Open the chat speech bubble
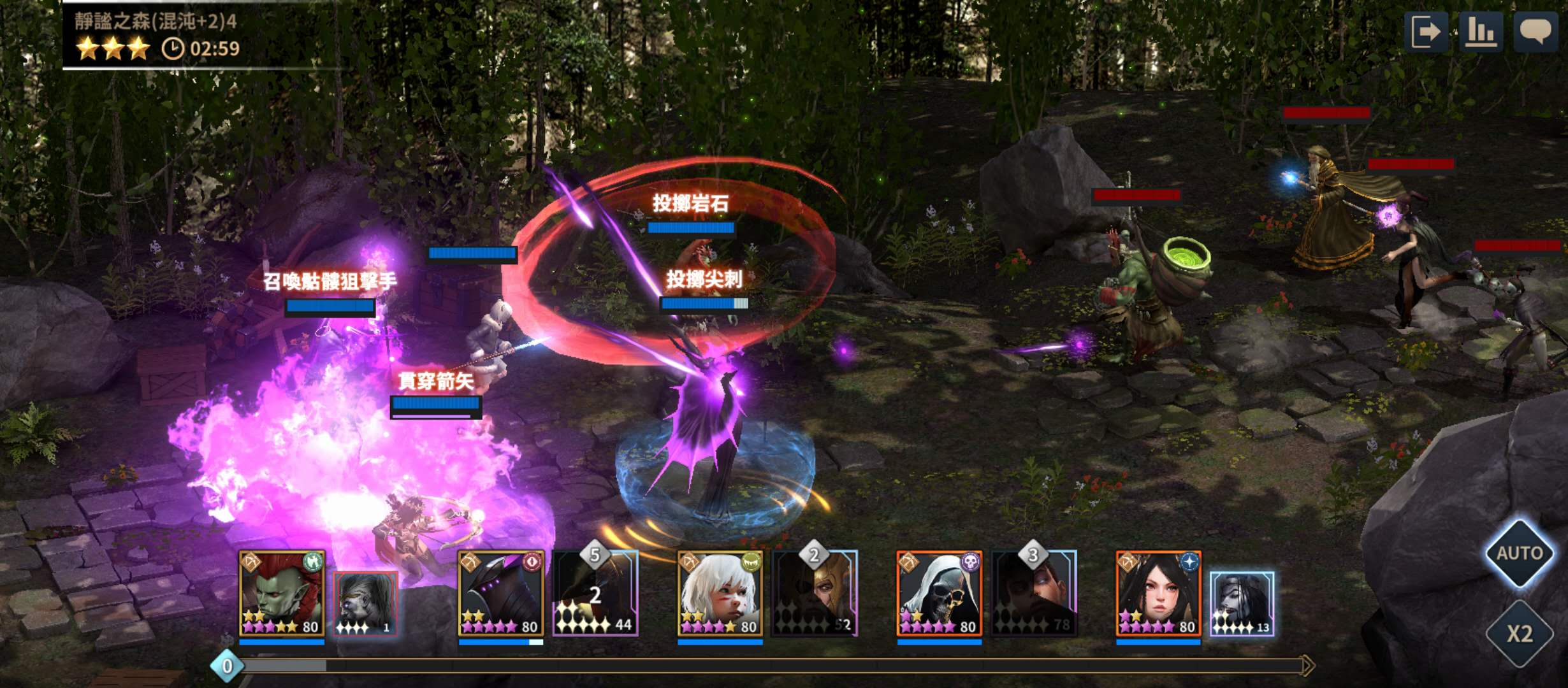The width and height of the screenshot is (1568, 688). pyautogui.click(x=1535, y=32)
